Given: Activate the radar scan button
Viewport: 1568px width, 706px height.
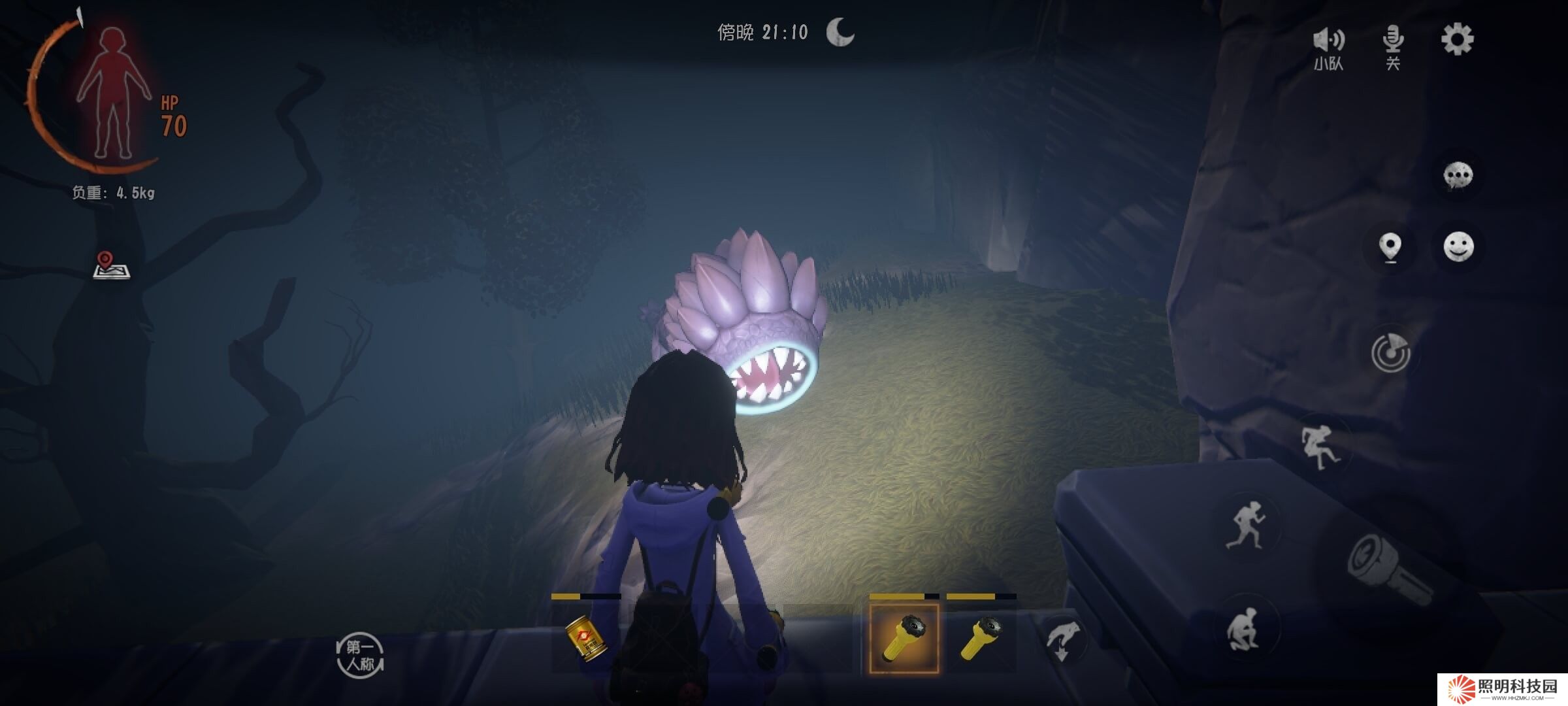Looking at the screenshot, I should tap(1390, 353).
